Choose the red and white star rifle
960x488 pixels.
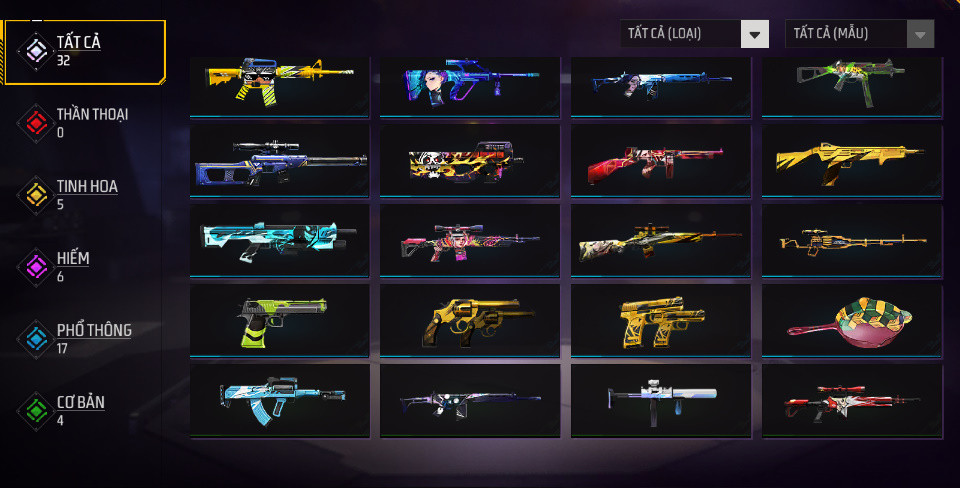click(850, 400)
